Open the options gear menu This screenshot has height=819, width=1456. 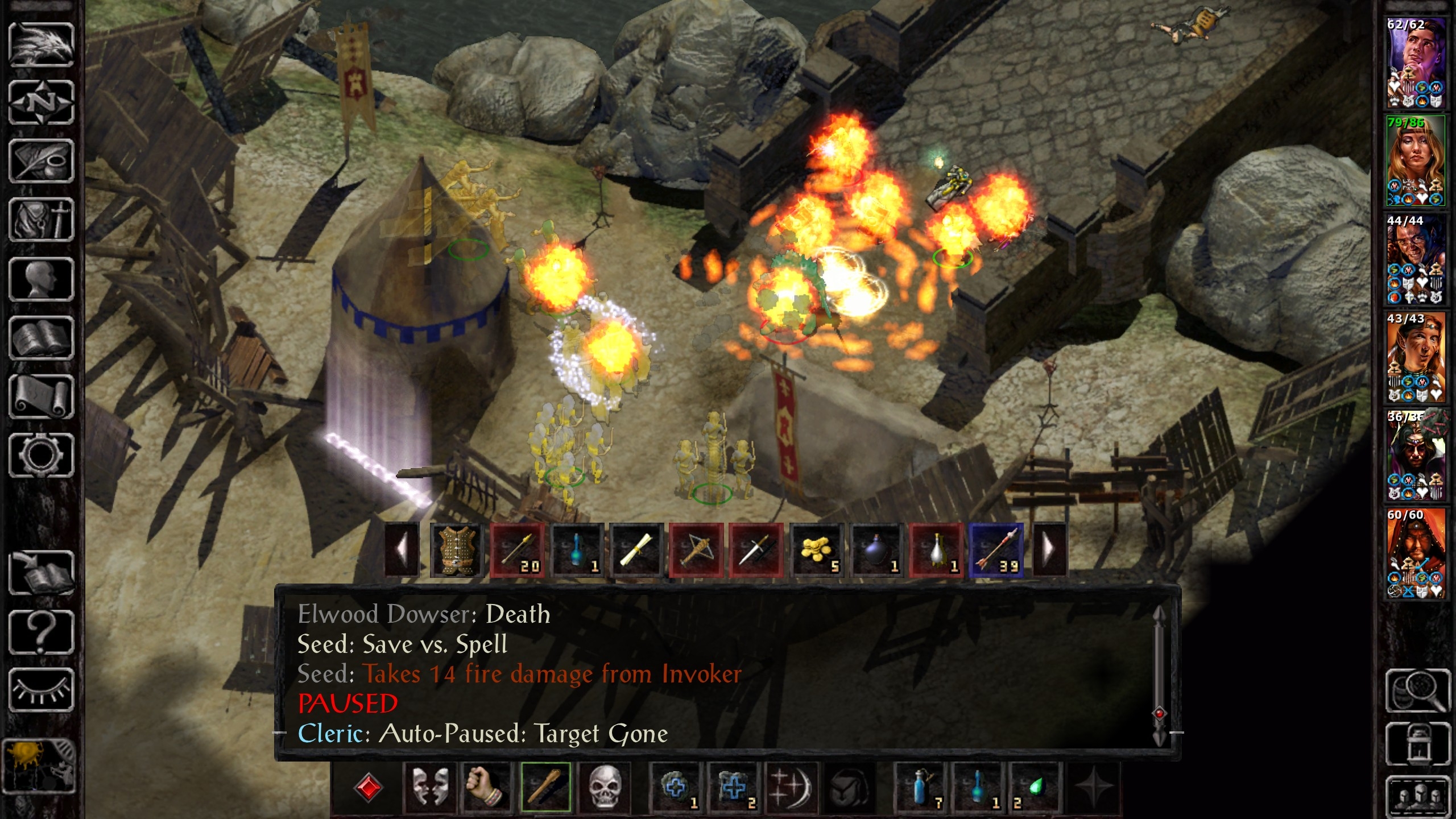pos(41,454)
